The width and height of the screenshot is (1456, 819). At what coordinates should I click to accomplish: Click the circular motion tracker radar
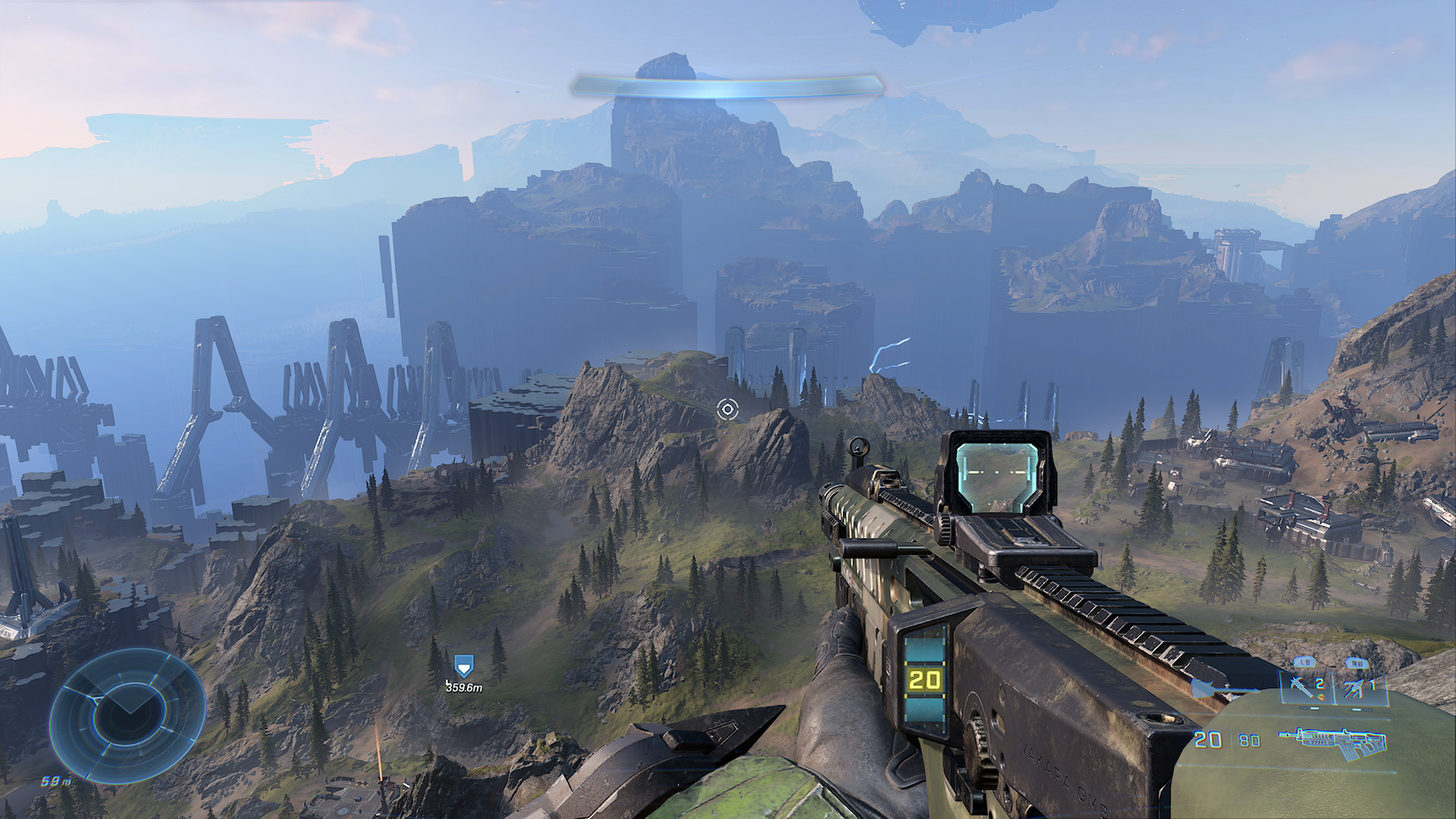click(128, 715)
